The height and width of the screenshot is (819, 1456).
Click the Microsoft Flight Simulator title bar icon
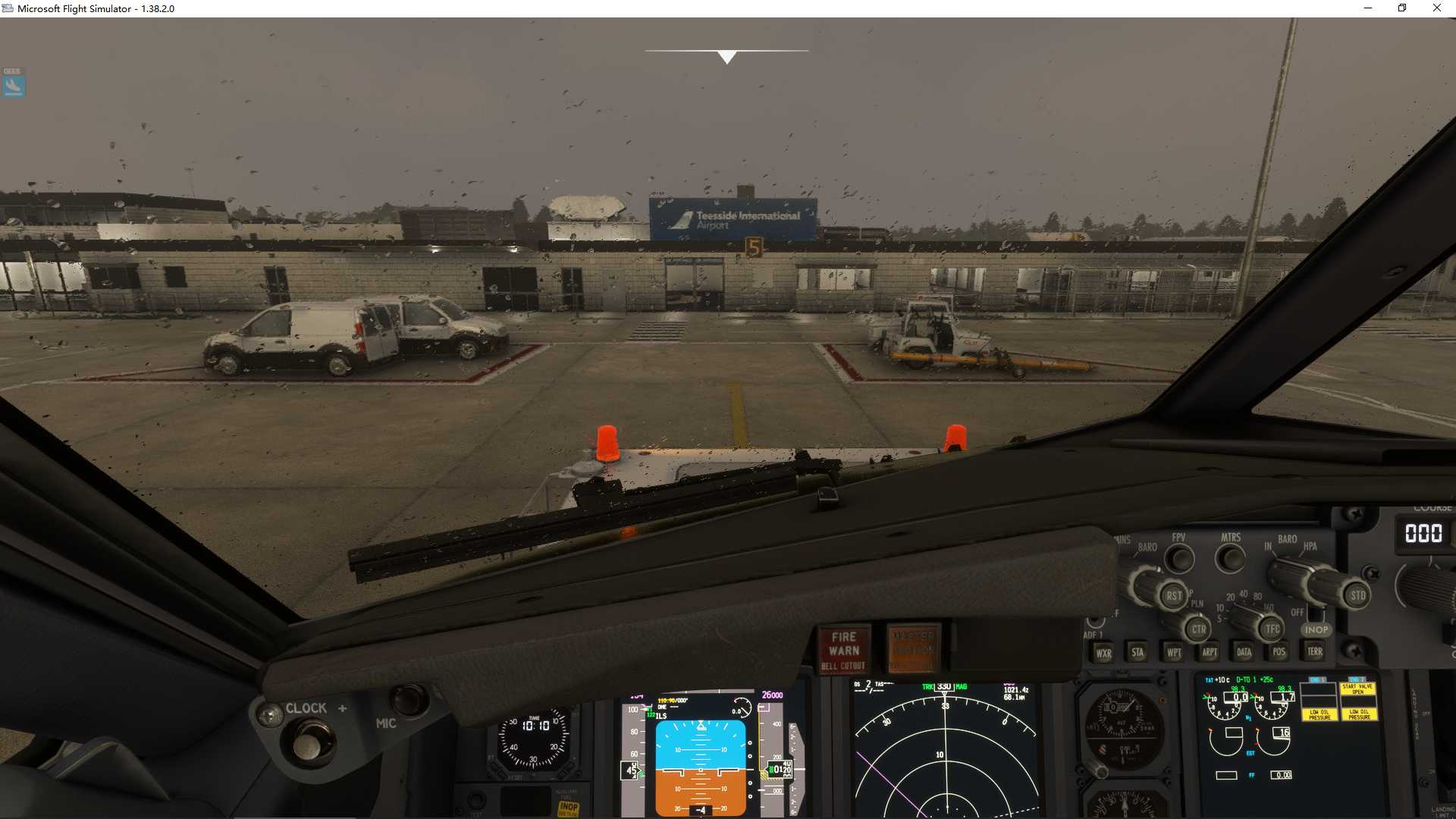coord(7,8)
